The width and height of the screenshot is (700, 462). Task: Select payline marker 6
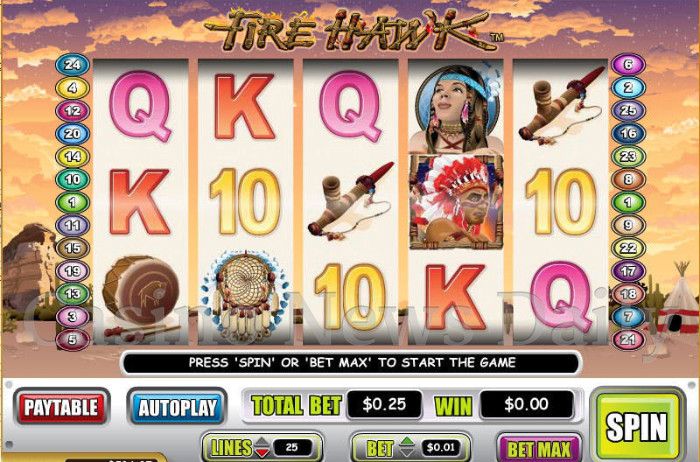629,64
